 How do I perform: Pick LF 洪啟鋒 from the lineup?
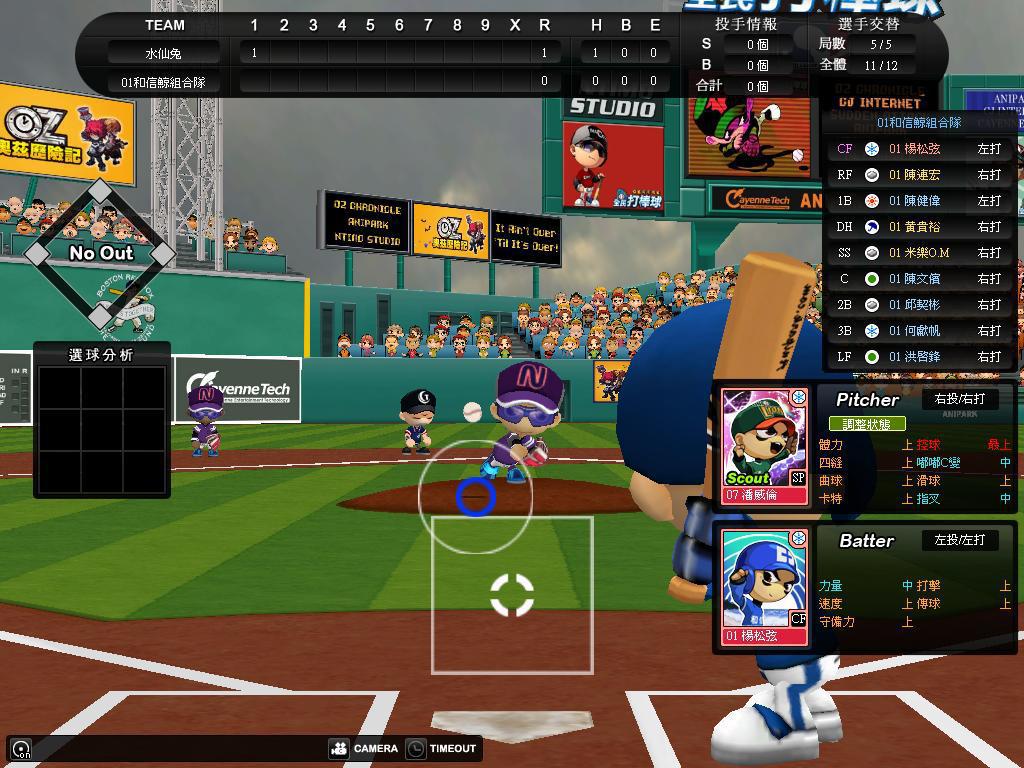pyautogui.click(x=919, y=357)
